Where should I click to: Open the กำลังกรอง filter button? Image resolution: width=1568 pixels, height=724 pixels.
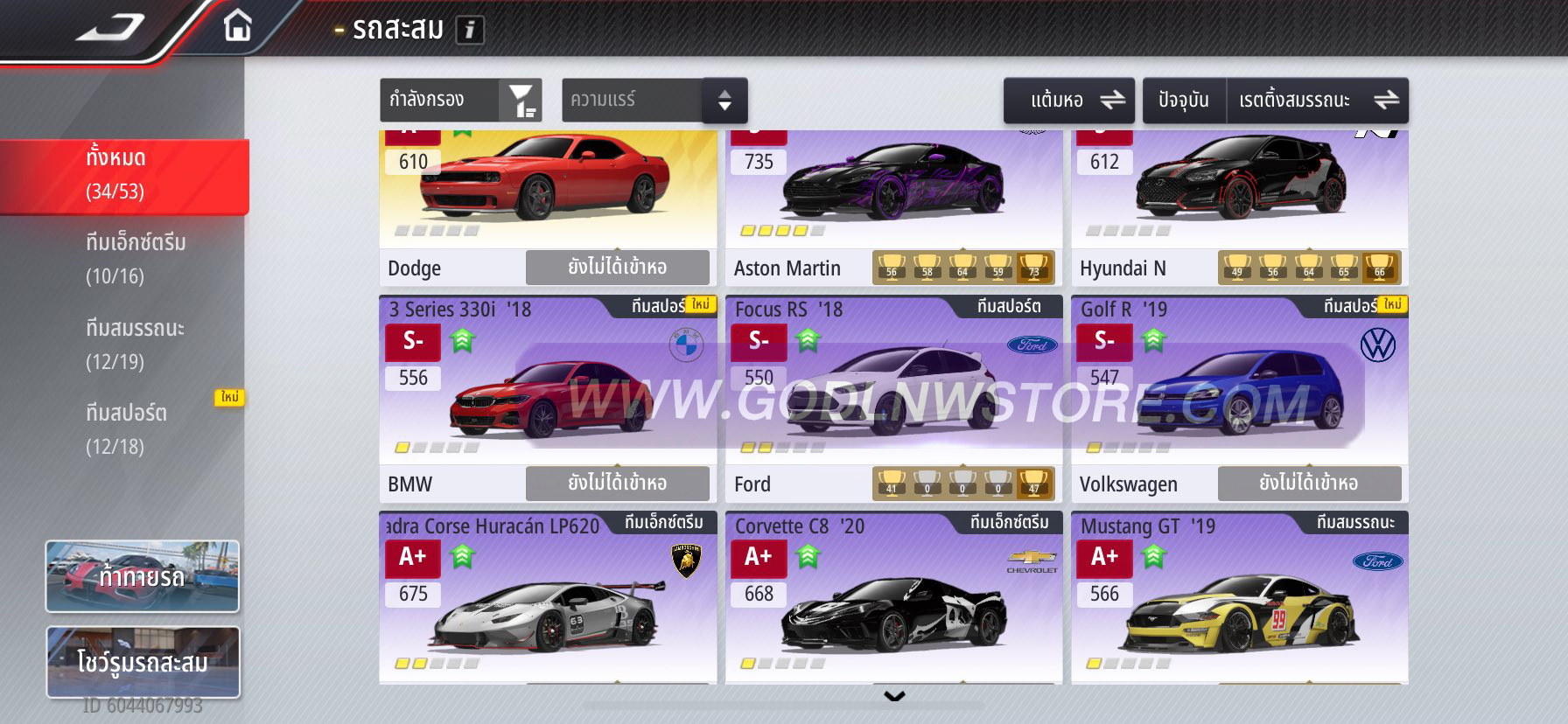(460, 100)
